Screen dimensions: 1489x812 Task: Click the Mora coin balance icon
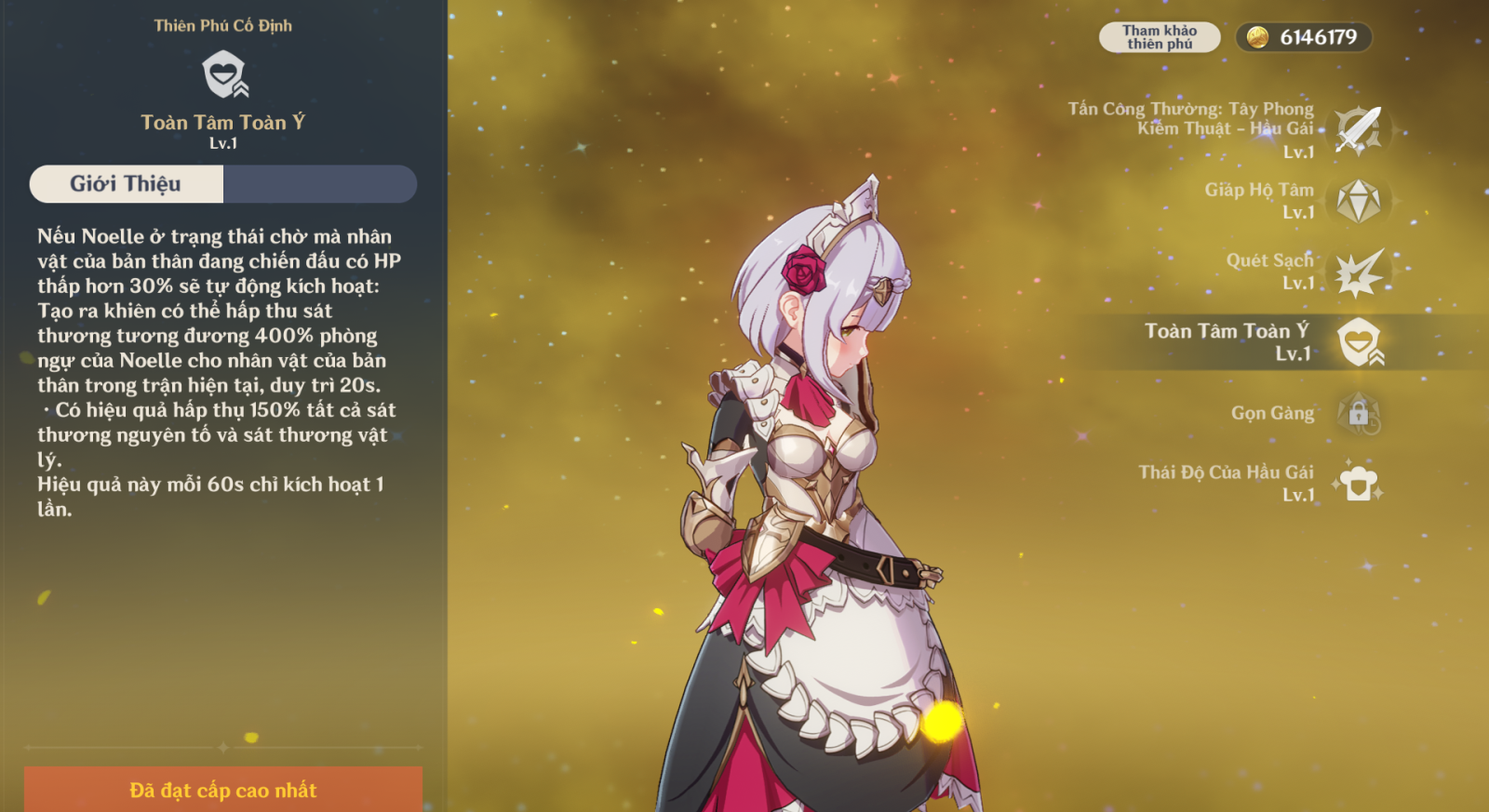coord(1257,37)
